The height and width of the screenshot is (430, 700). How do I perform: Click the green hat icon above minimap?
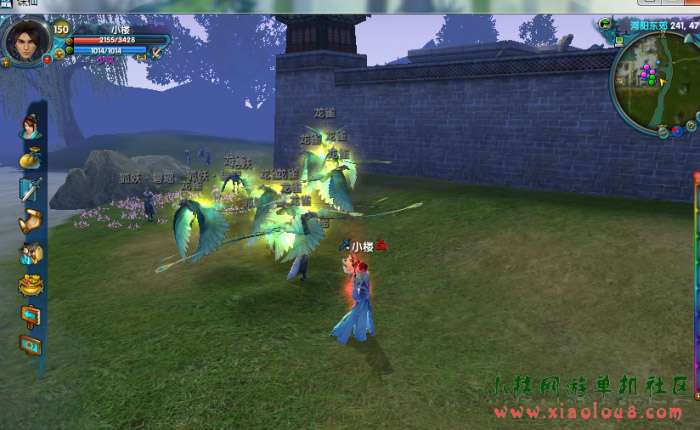(606, 23)
